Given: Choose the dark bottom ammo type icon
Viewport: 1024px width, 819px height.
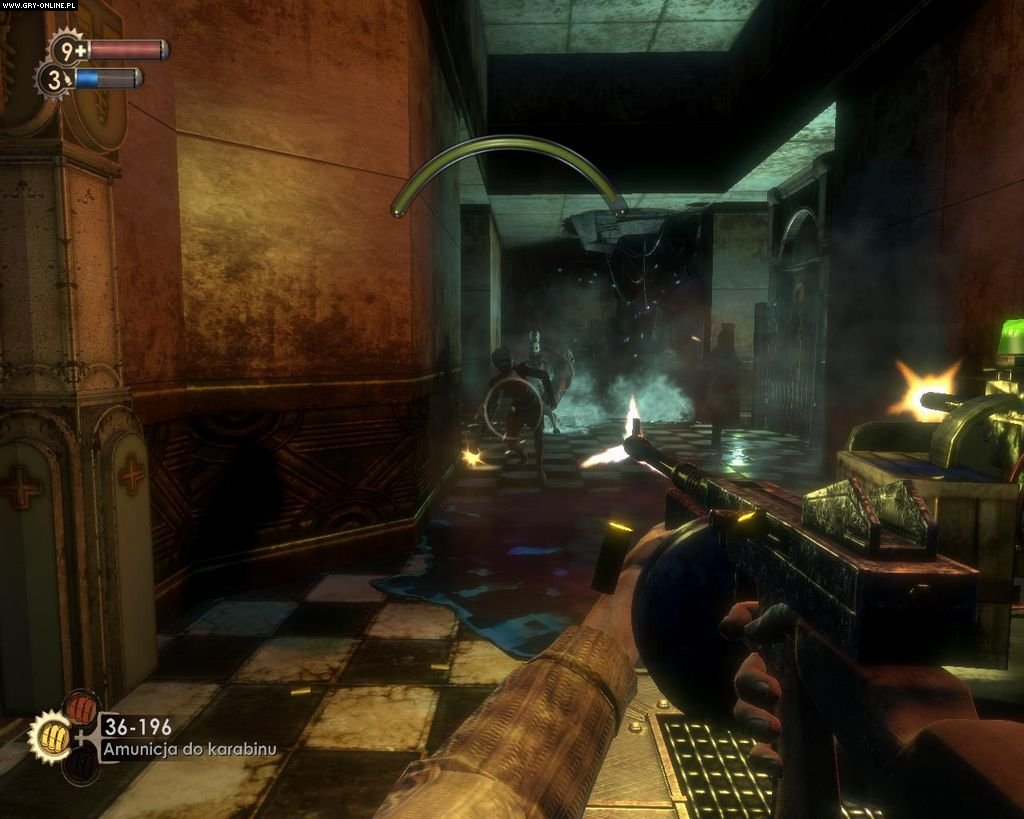Looking at the screenshot, I should (81, 766).
